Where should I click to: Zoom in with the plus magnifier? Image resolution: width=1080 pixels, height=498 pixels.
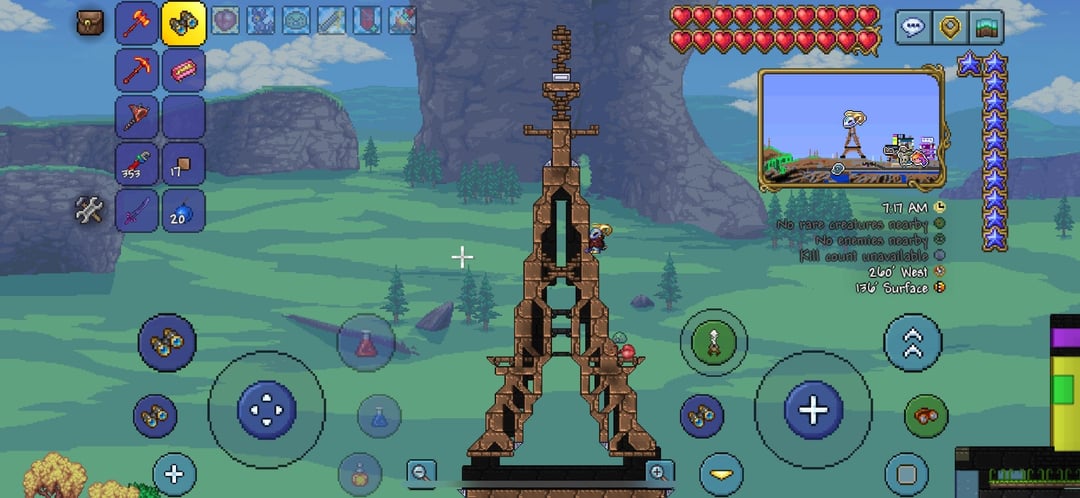pyautogui.click(x=658, y=472)
